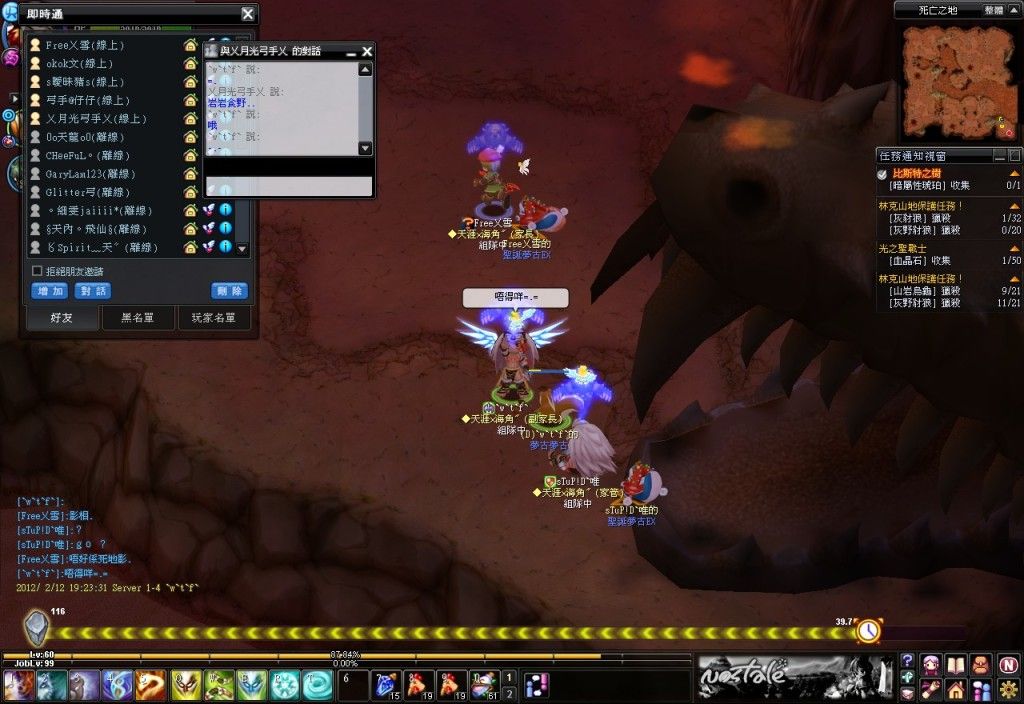Open the 死亡之地 minimap

pos(957,82)
